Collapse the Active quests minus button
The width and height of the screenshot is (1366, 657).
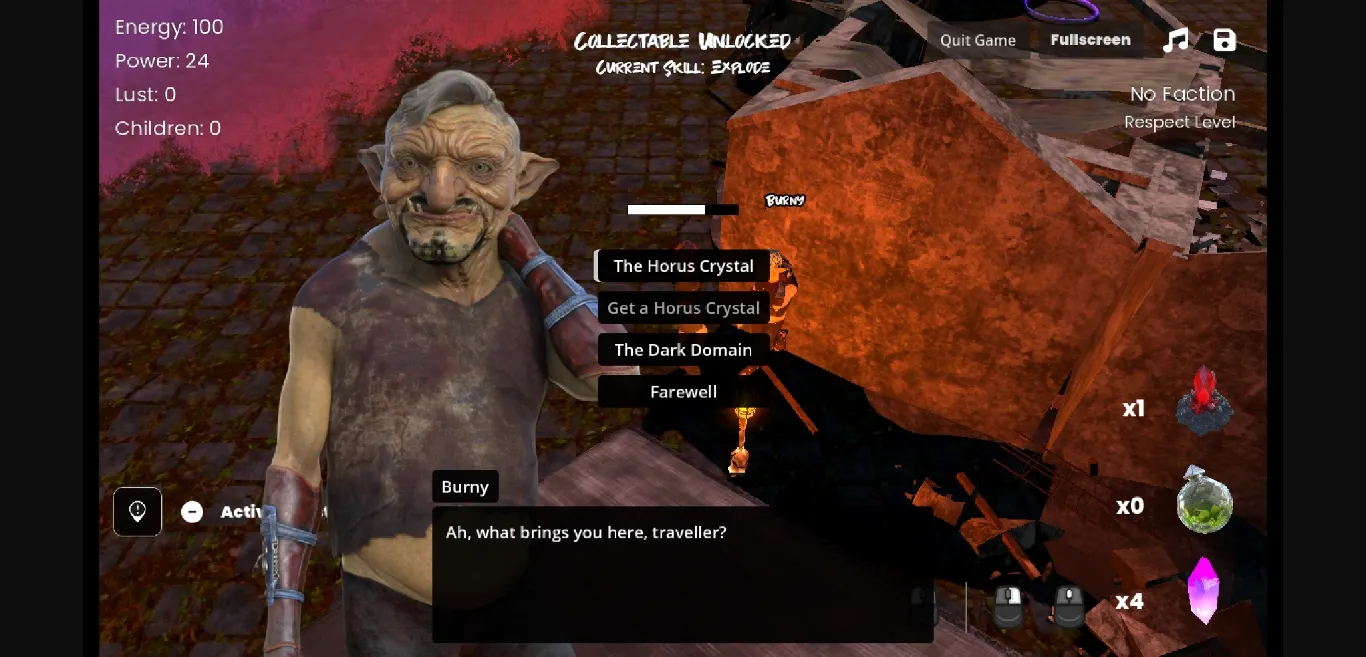(x=192, y=512)
